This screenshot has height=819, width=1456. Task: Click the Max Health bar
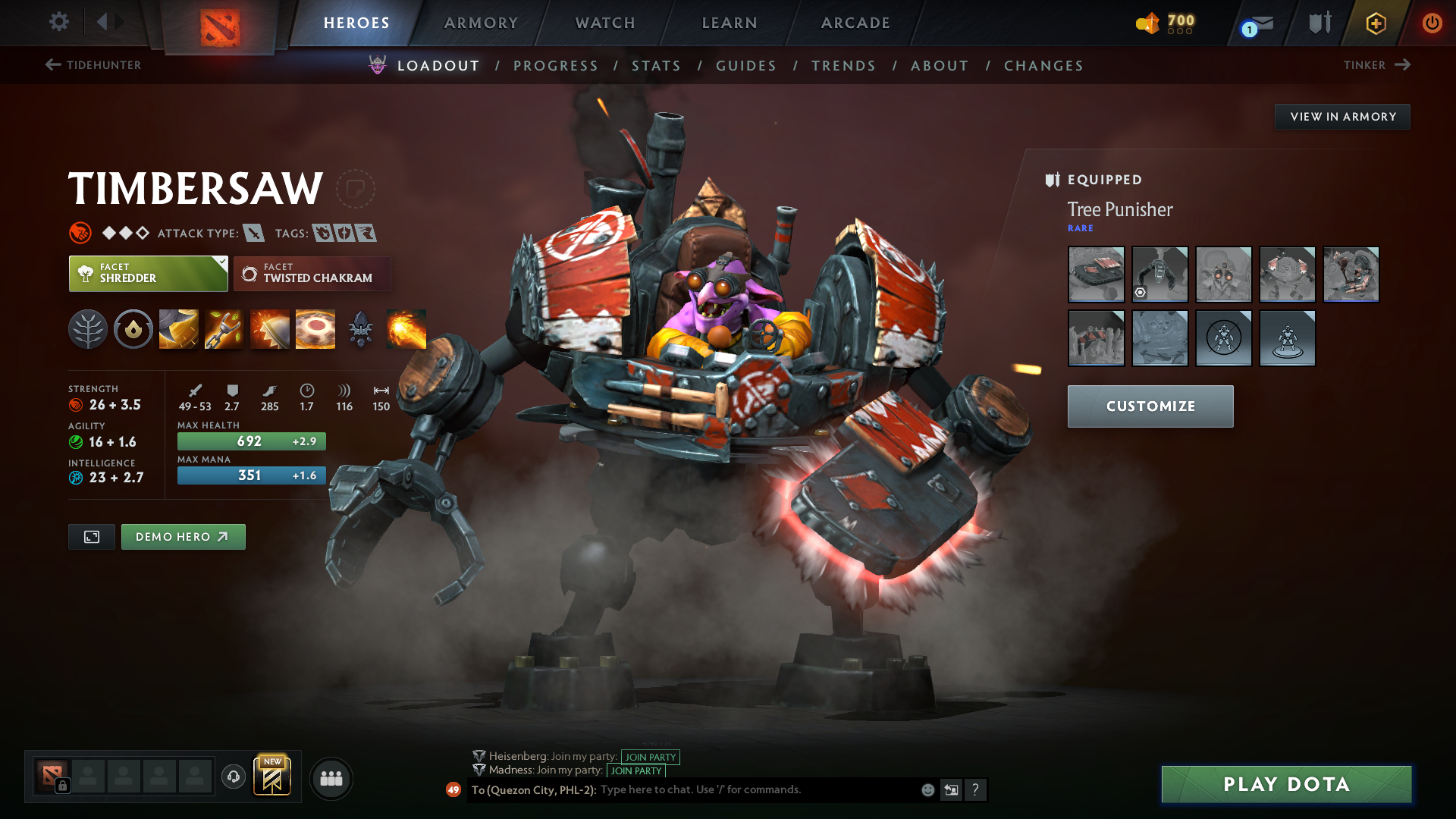point(251,441)
